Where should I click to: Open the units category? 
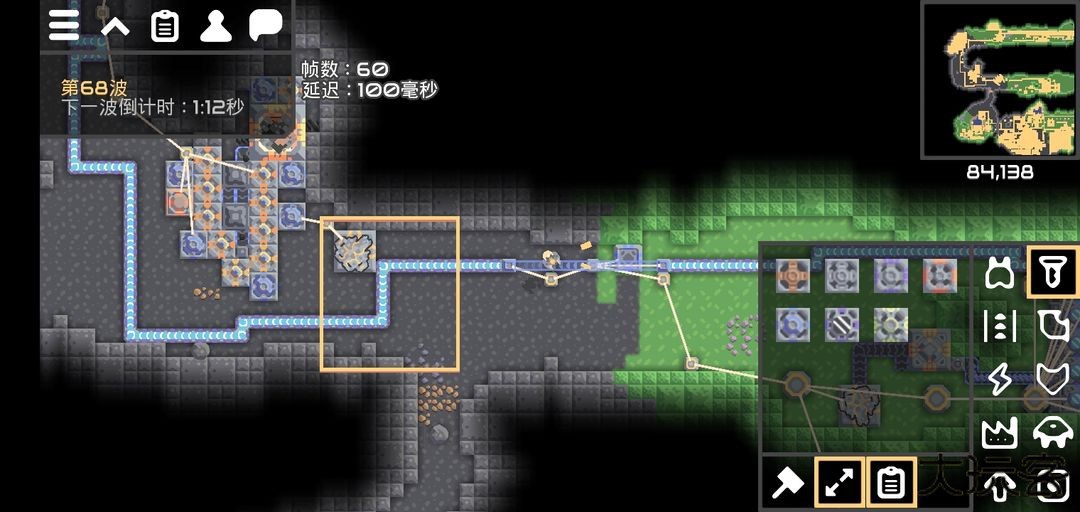tap(1051, 433)
